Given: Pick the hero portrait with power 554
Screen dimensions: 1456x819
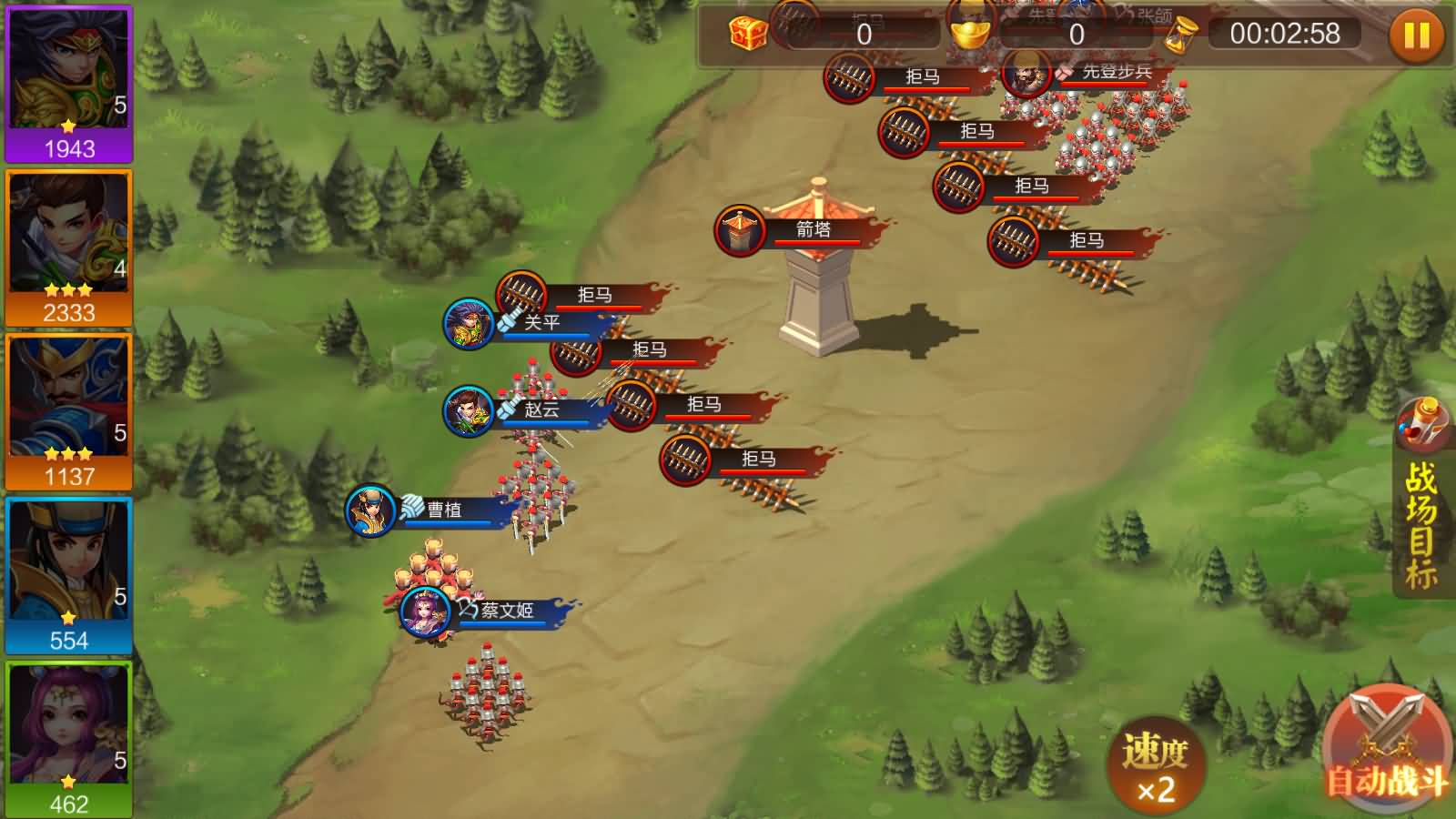Looking at the screenshot, I should (x=69, y=575).
